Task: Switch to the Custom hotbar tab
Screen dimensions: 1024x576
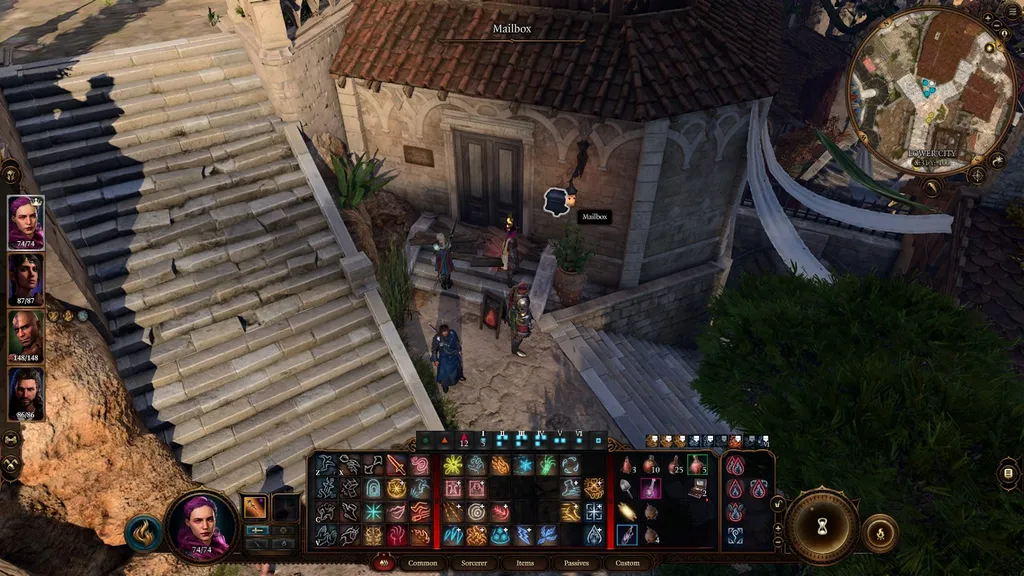Action: [x=627, y=563]
